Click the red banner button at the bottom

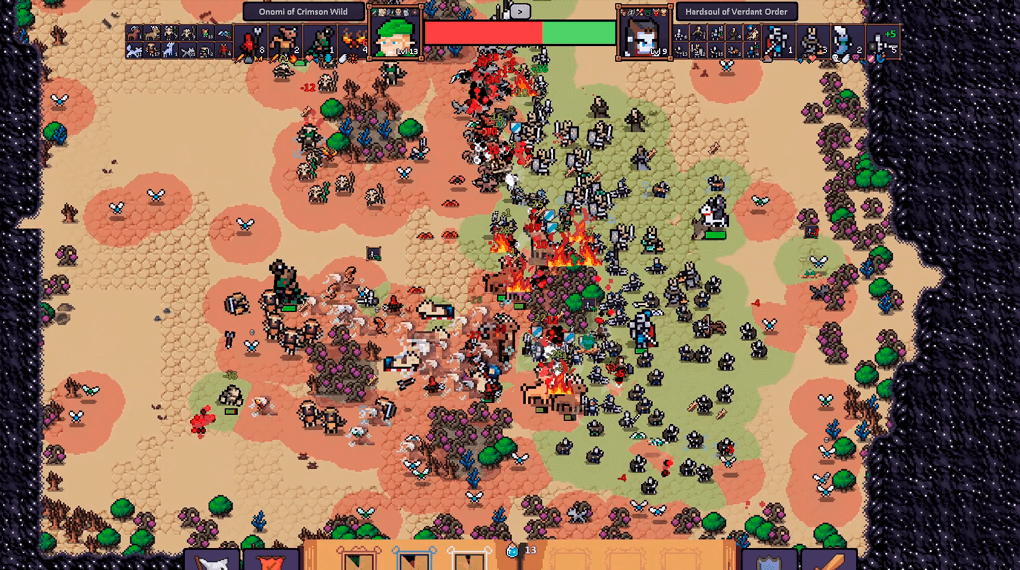click(270, 559)
